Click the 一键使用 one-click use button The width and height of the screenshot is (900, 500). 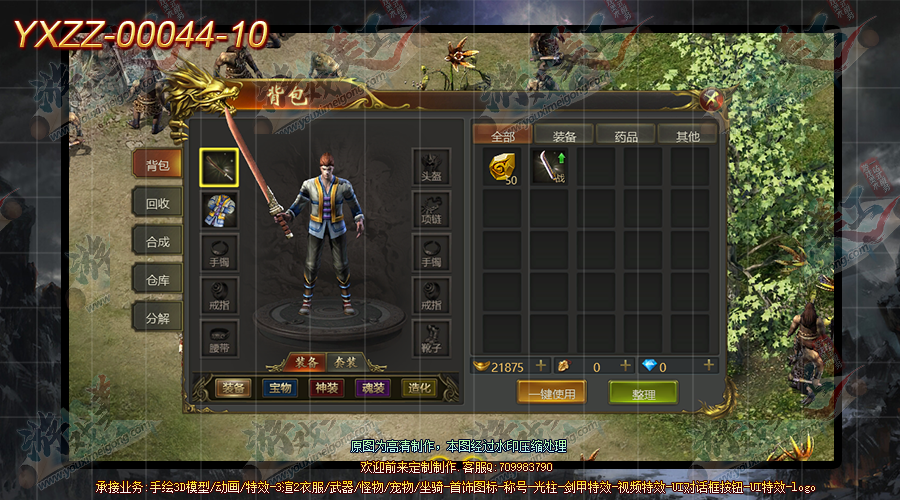point(551,393)
